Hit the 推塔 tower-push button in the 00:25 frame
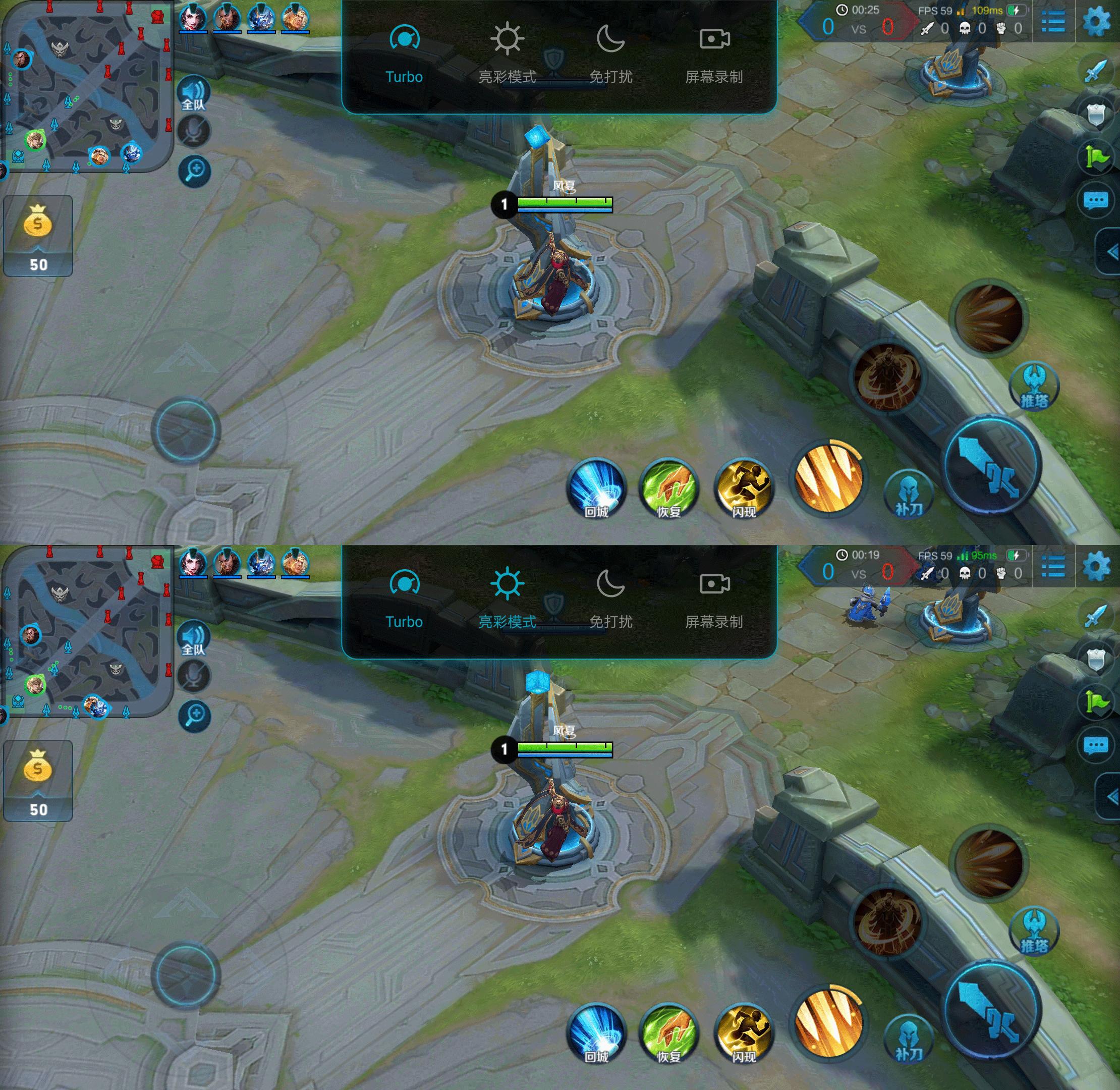This screenshot has width=1120, height=1090. (1034, 387)
